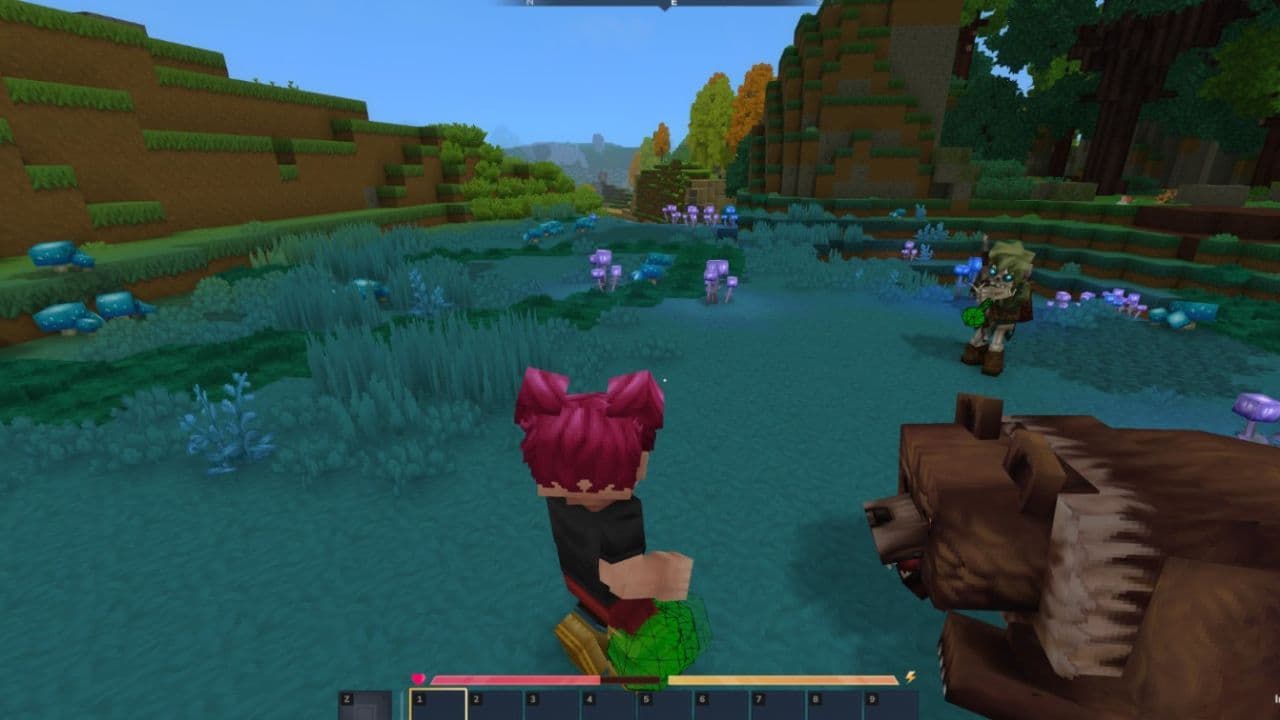Image resolution: width=1280 pixels, height=720 pixels.
Task: Click the heart icon on the health bar
Action: point(418,677)
